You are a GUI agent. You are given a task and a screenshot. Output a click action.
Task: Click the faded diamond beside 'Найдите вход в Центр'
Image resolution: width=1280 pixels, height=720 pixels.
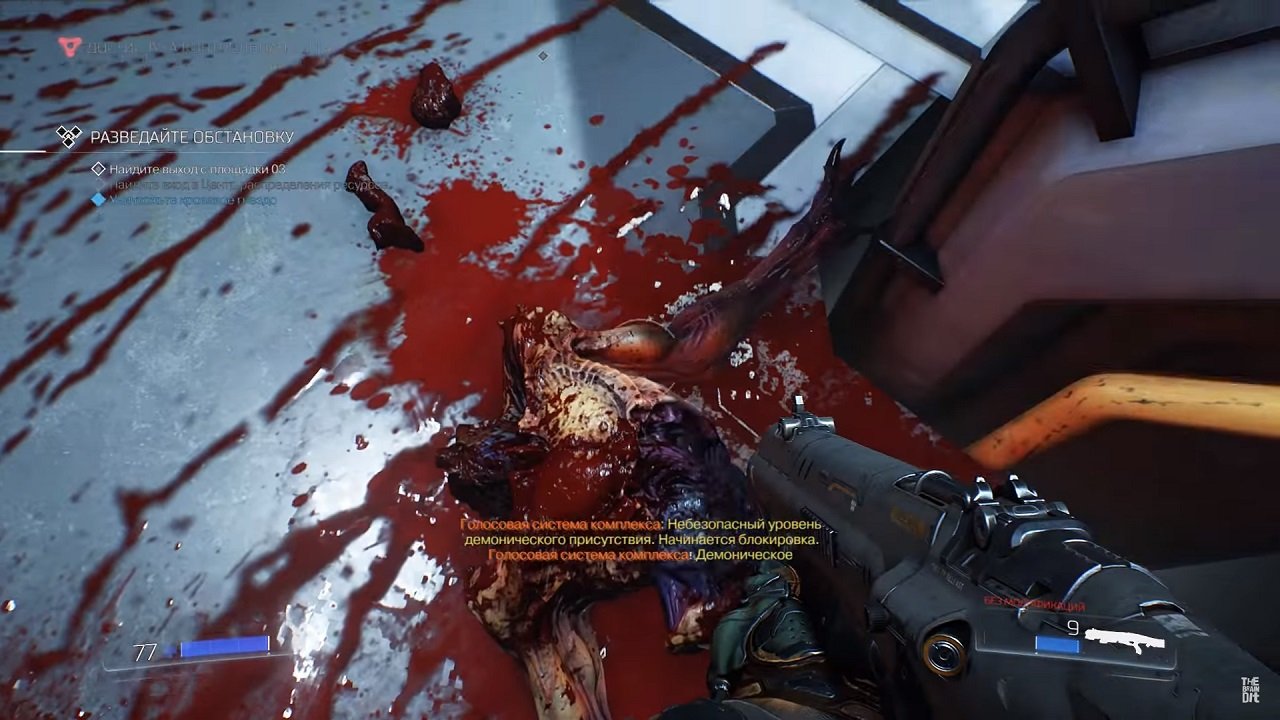point(99,184)
